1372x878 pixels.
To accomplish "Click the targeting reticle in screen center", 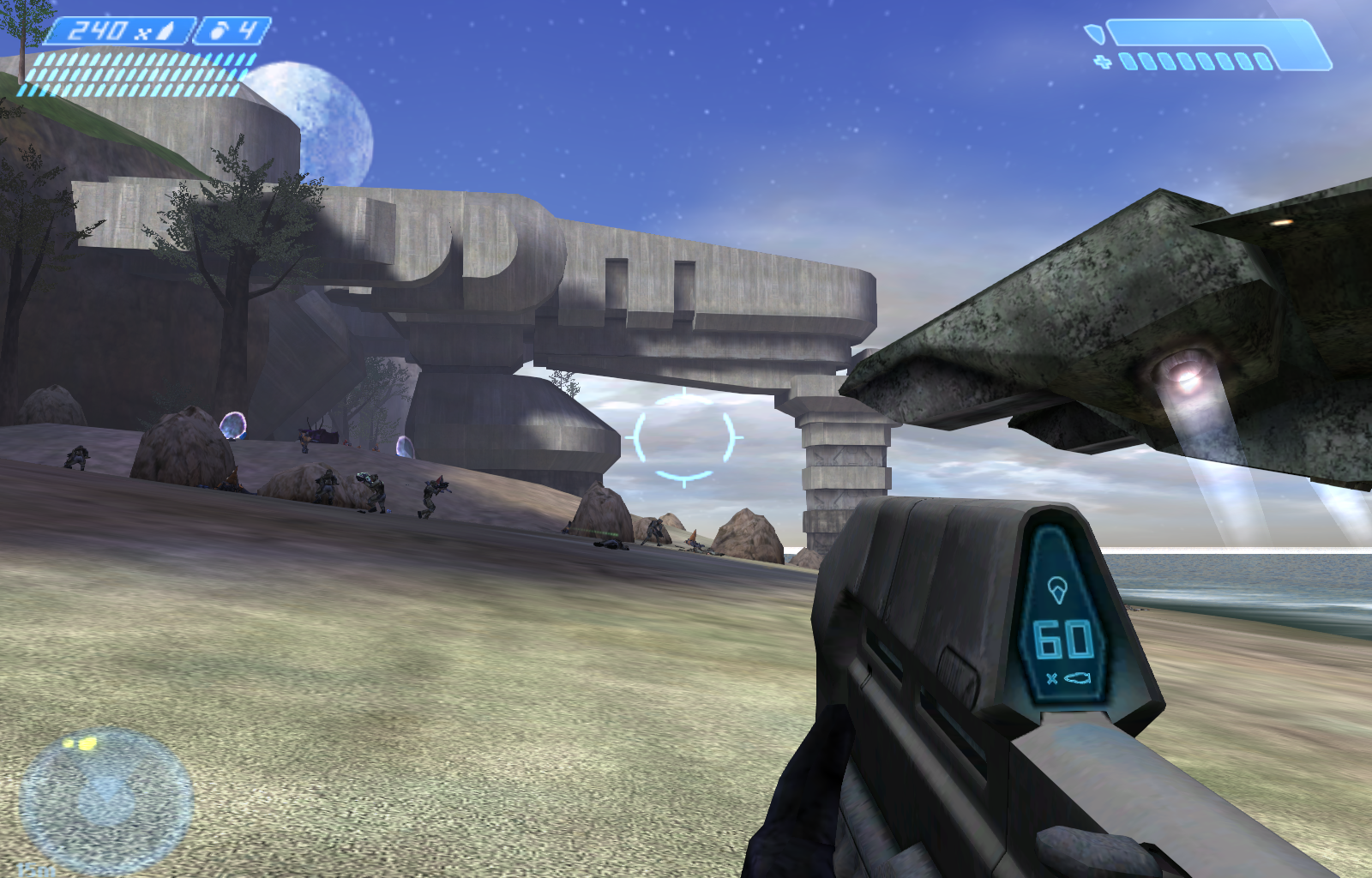I will 683,439.
